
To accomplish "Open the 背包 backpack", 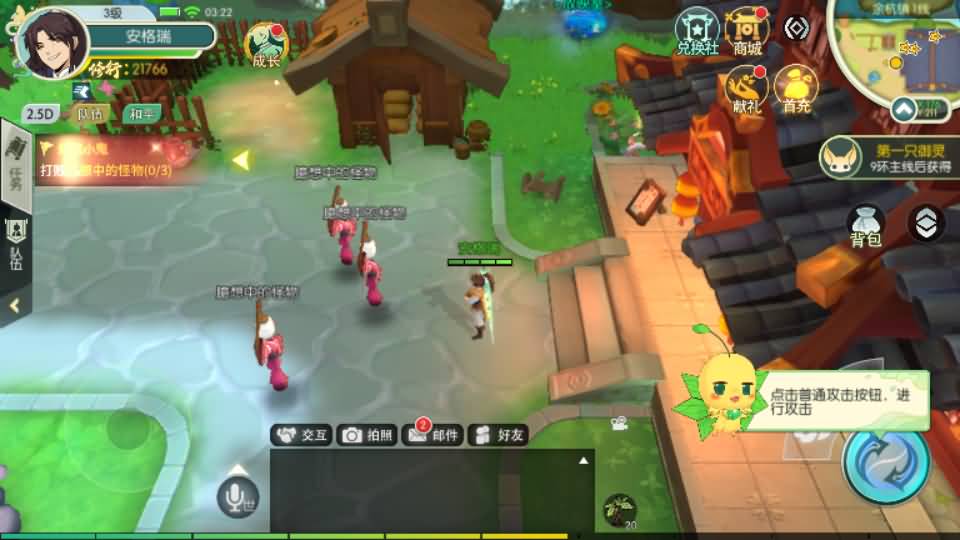I will [x=866, y=225].
